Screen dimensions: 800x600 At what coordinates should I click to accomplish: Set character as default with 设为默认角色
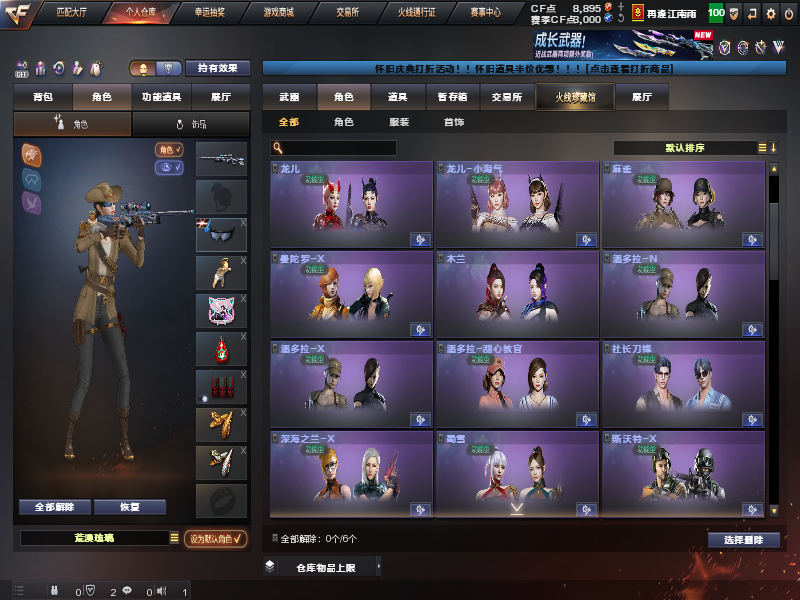pos(217,538)
